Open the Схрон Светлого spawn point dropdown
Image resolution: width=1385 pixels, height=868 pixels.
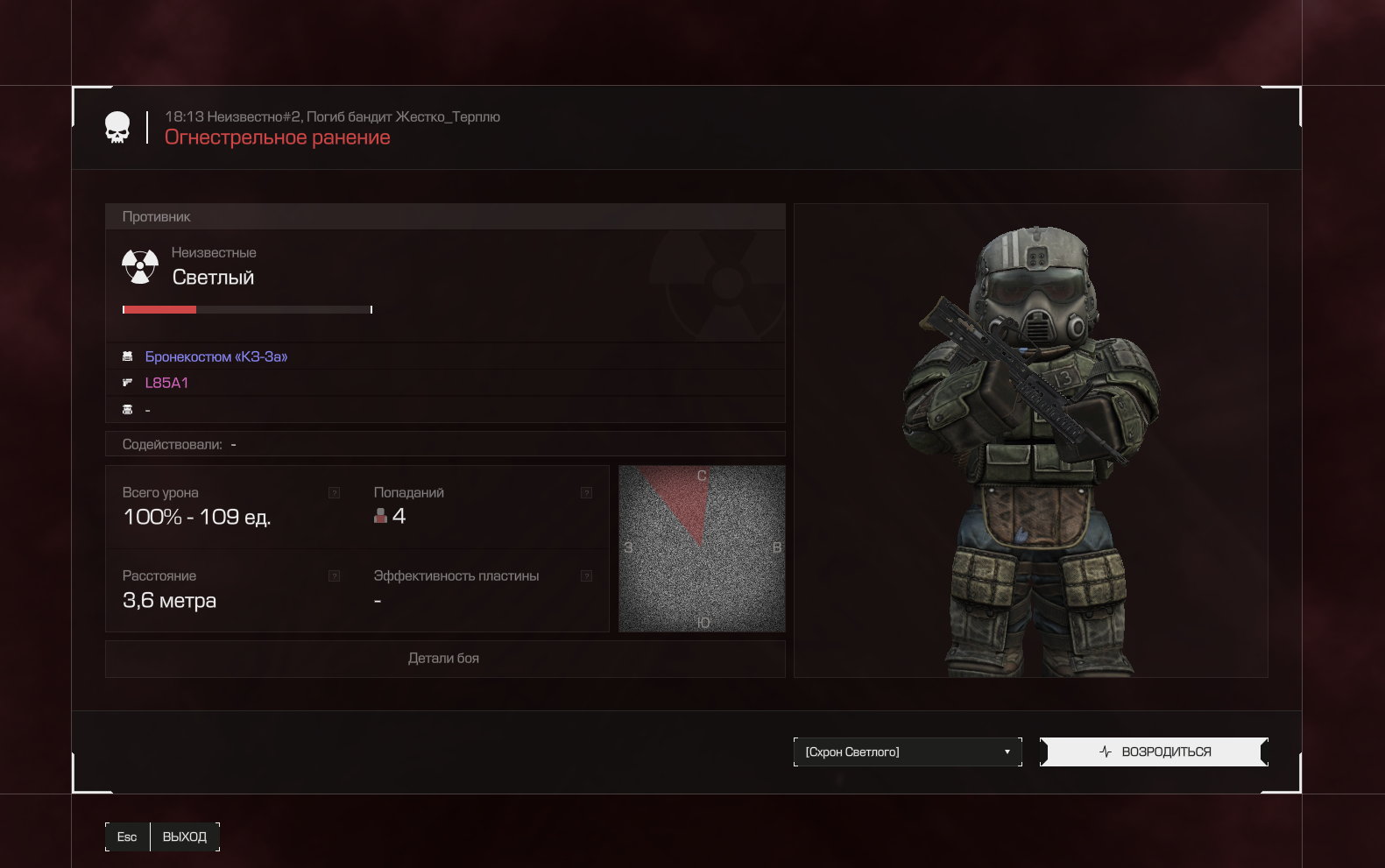pos(908,752)
